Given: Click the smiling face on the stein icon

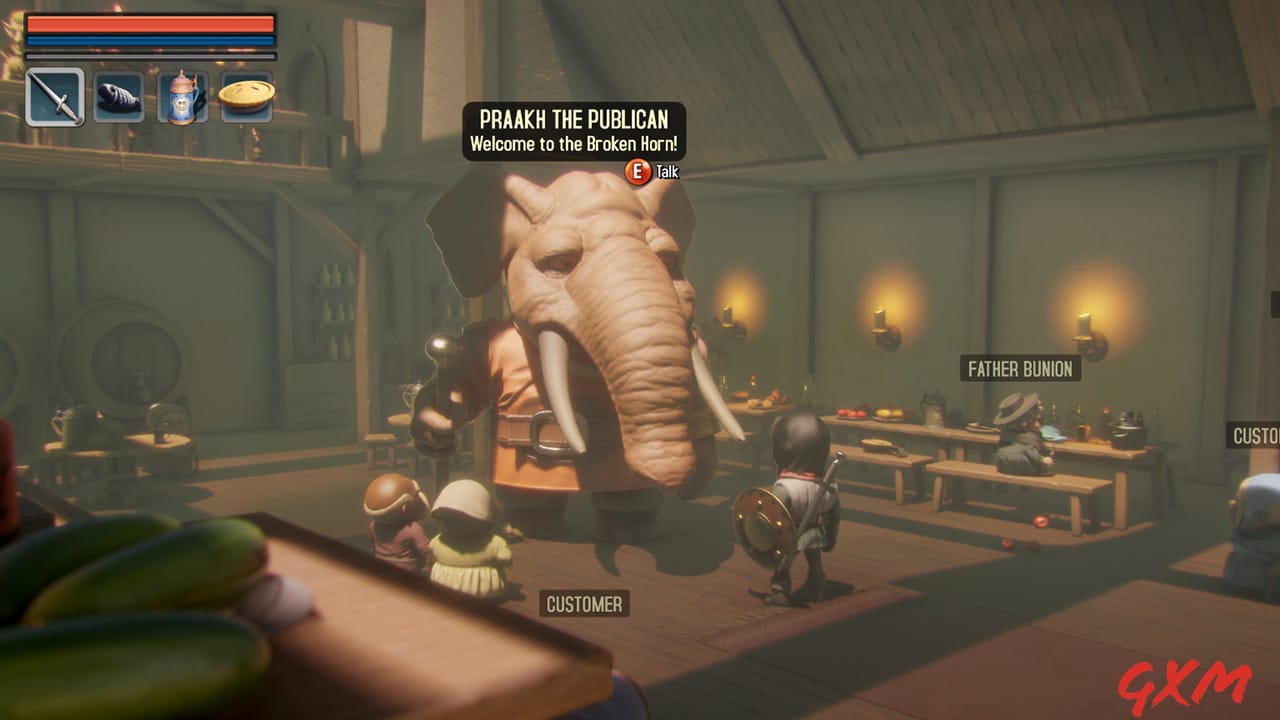Looking at the screenshot, I should click(x=181, y=105).
